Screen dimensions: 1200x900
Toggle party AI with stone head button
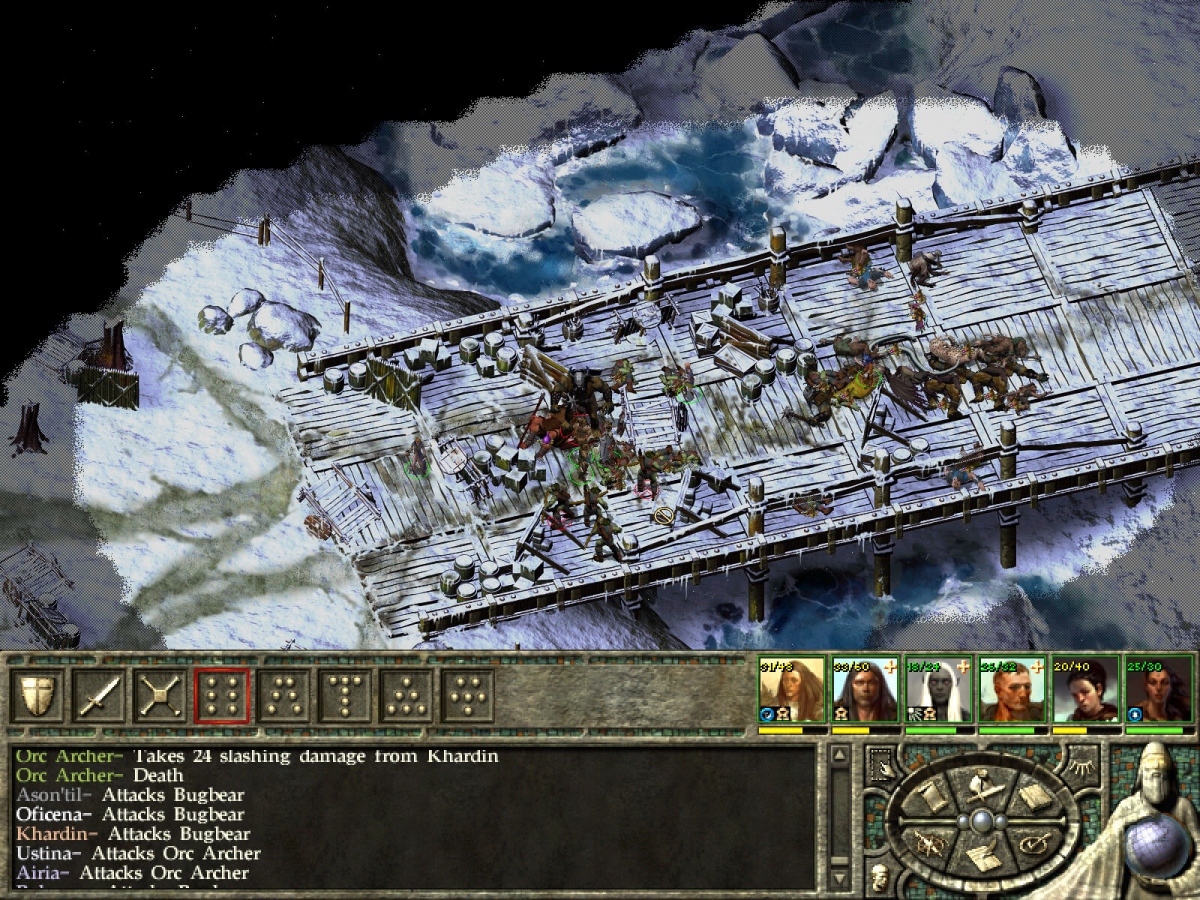(x=878, y=877)
